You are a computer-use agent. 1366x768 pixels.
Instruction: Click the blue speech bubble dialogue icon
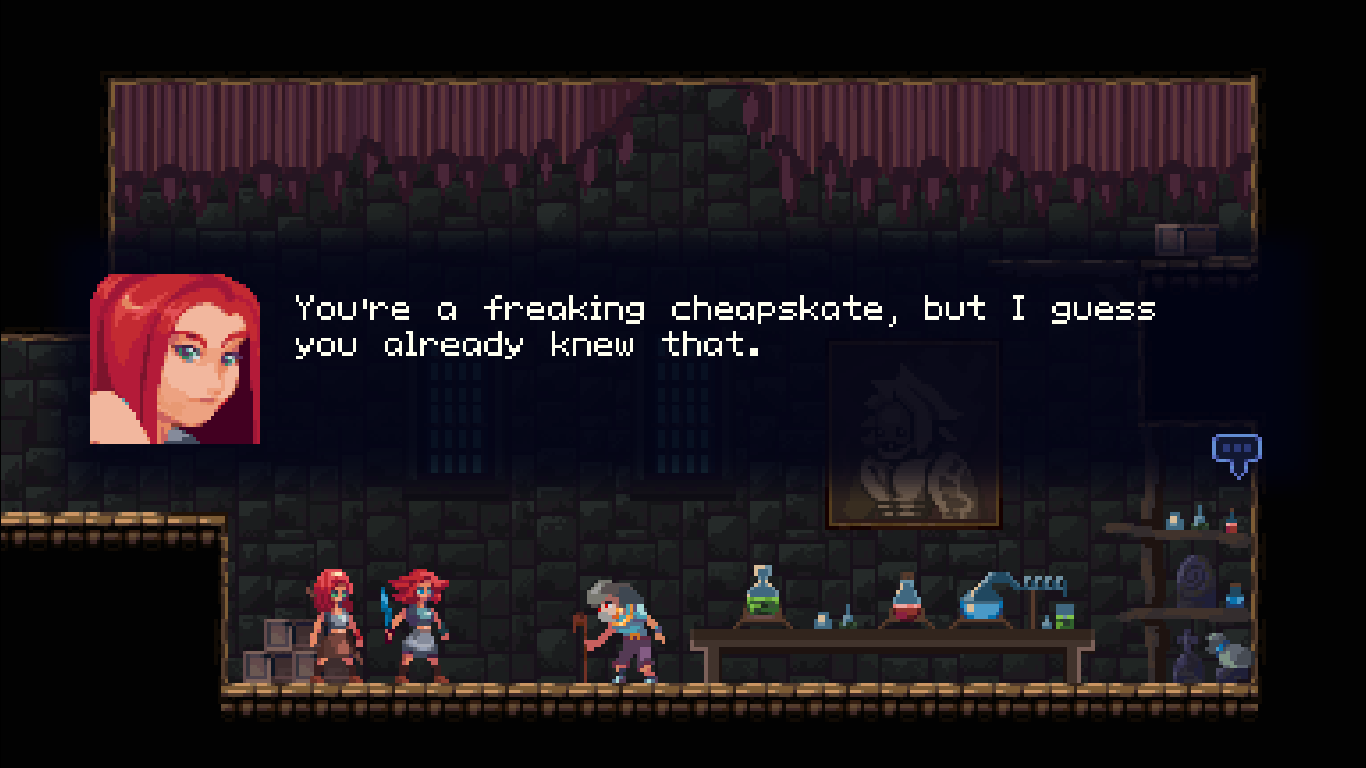click(x=1236, y=452)
